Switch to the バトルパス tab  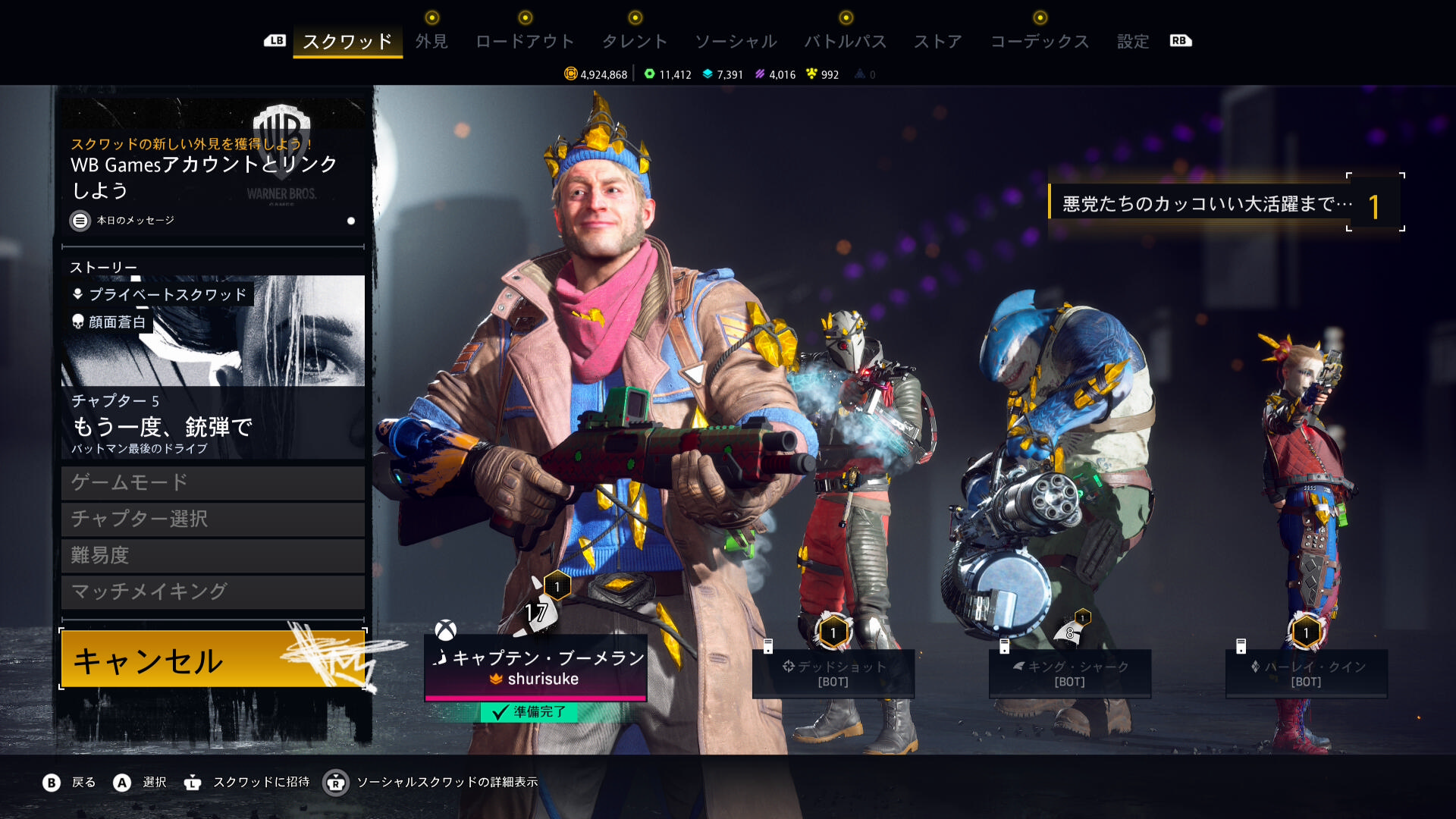[846, 42]
